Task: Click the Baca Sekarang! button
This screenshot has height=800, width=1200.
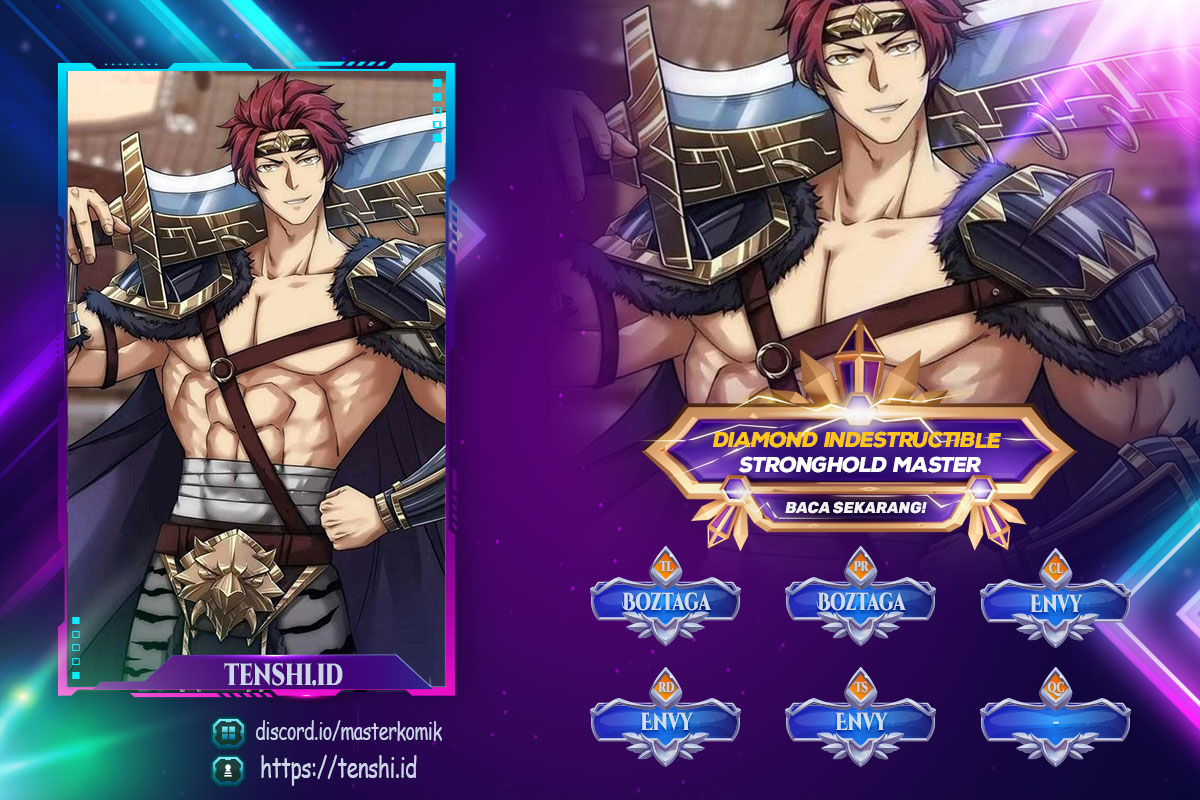Action: coord(855,506)
